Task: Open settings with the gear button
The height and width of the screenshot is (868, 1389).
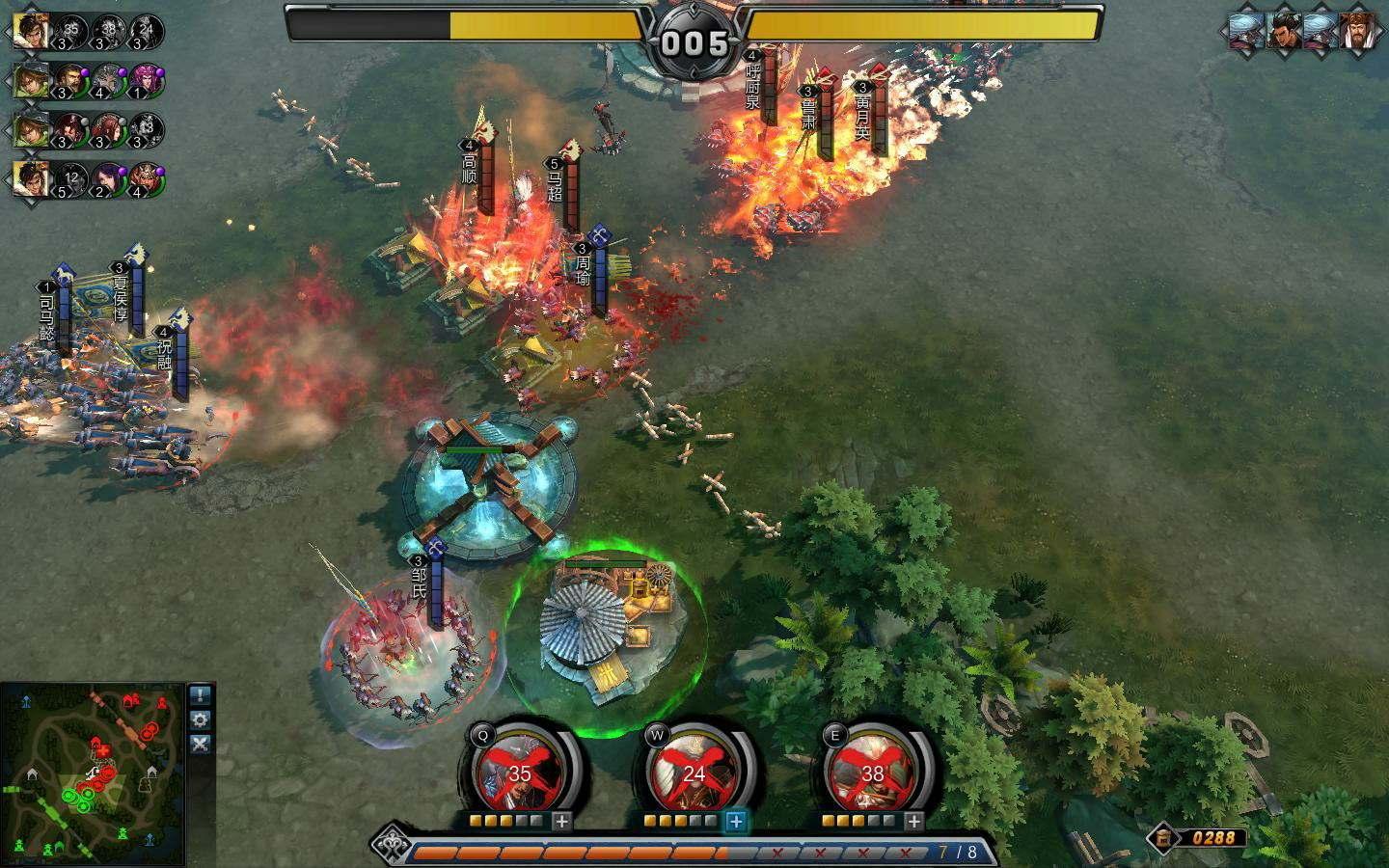Action: pyautogui.click(x=200, y=719)
